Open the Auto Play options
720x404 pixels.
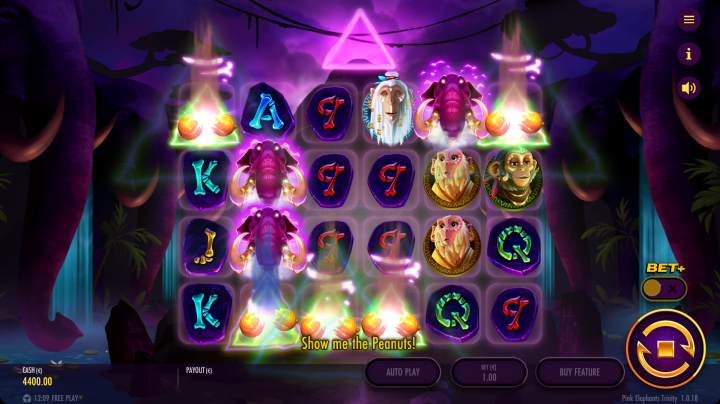click(402, 372)
